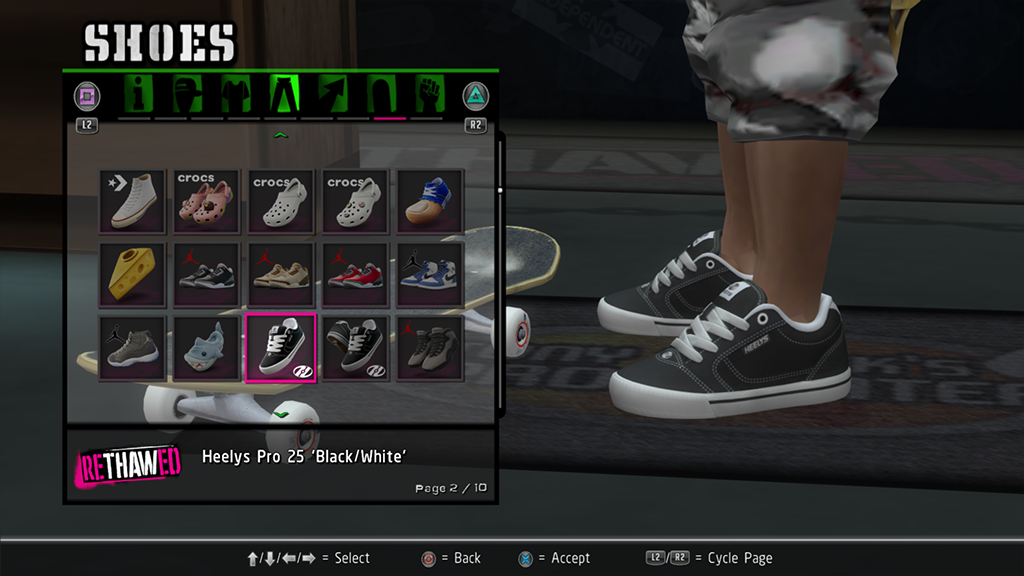Select the white Converse high-top shoe
The width and height of the screenshot is (1024, 576).
[132, 201]
